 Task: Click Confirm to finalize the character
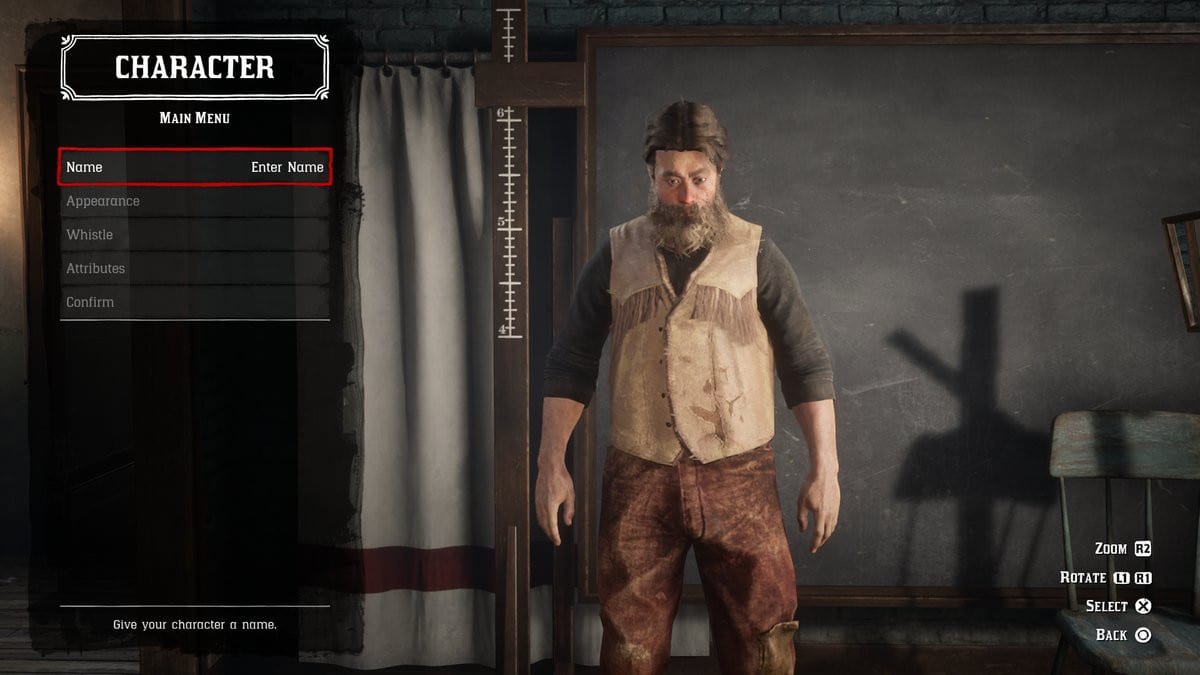(x=195, y=302)
